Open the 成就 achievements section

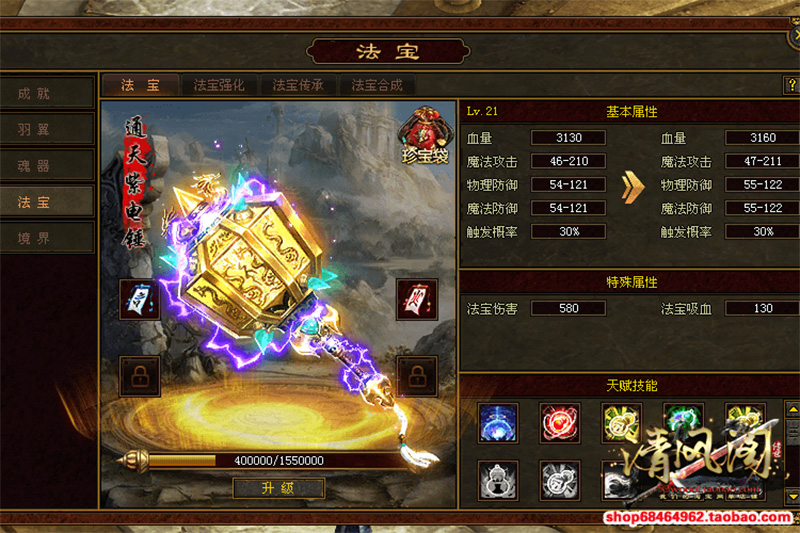tap(47, 93)
